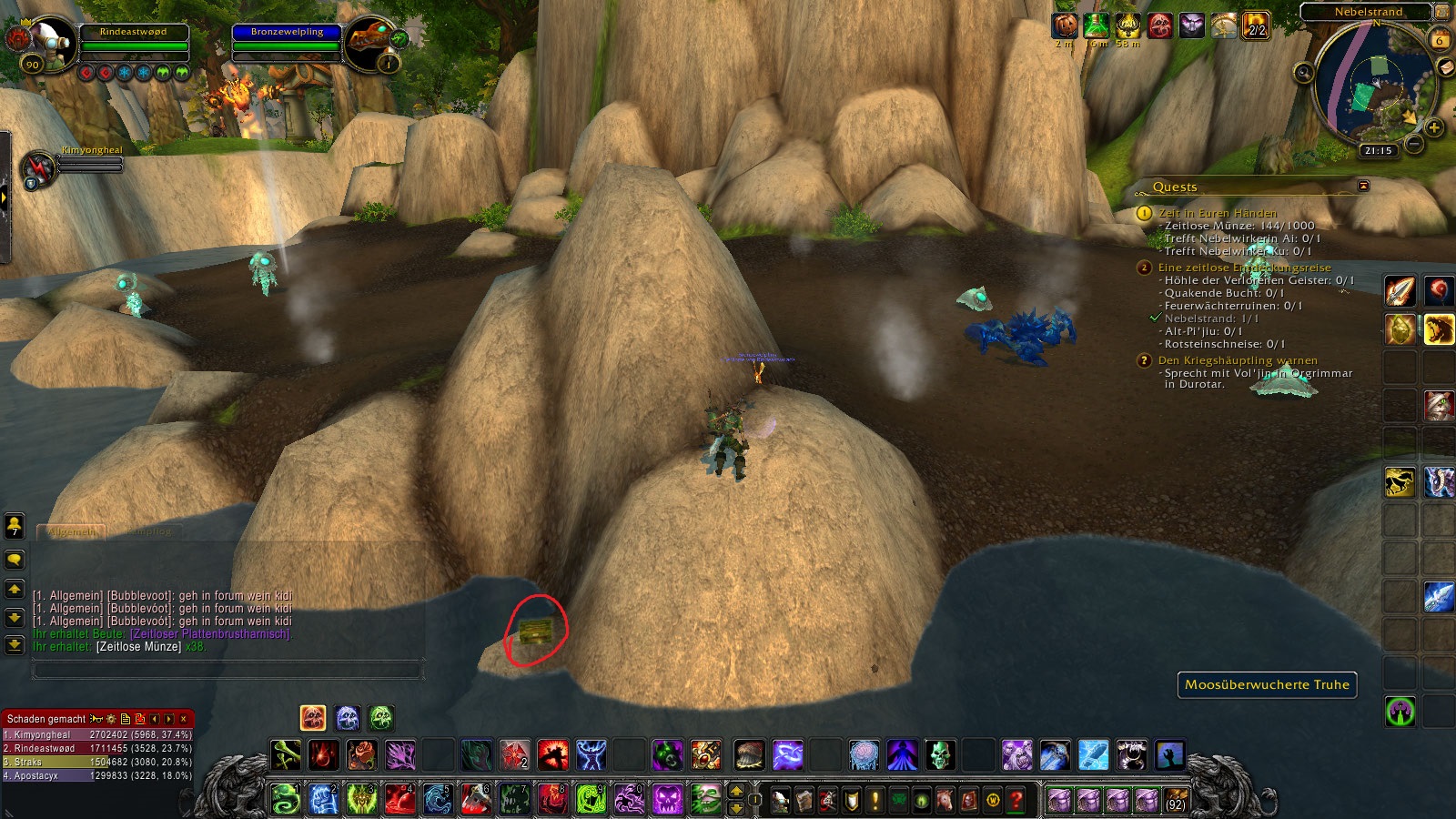Activate the purple skull ability on action bar
1456x819 pixels.
pyautogui.click(x=667, y=799)
